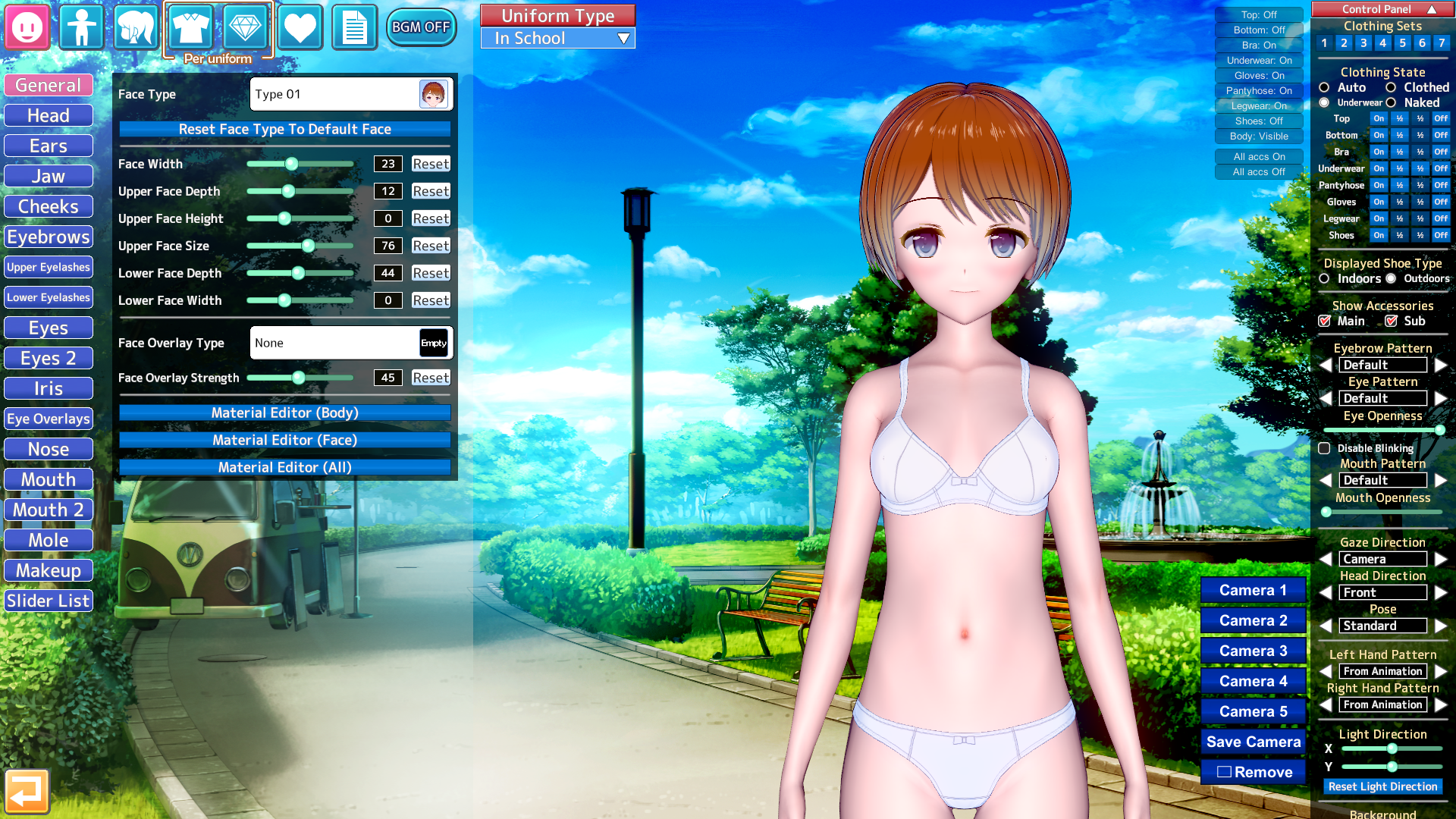Open Material Editor (Body)
The image size is (1456, 819).
click(x=284, y=413)
